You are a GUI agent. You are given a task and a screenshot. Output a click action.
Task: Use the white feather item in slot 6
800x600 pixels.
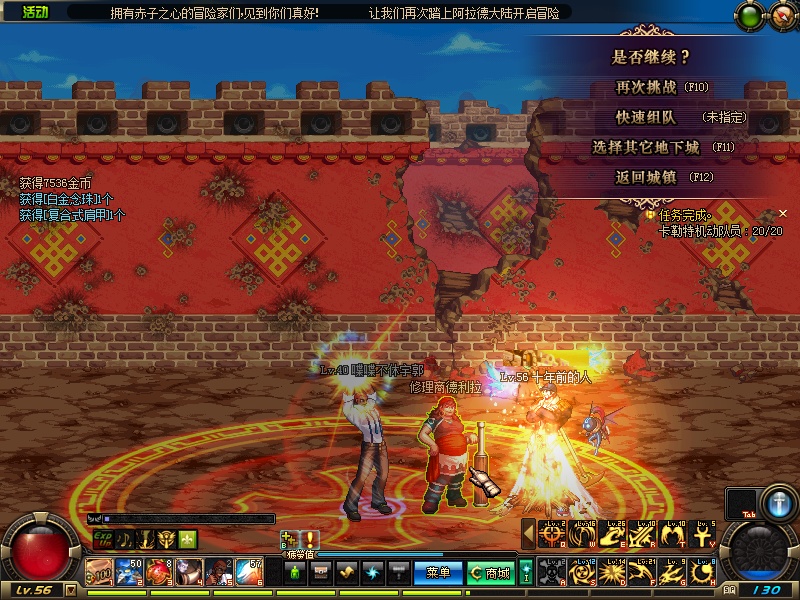point(250,572)
